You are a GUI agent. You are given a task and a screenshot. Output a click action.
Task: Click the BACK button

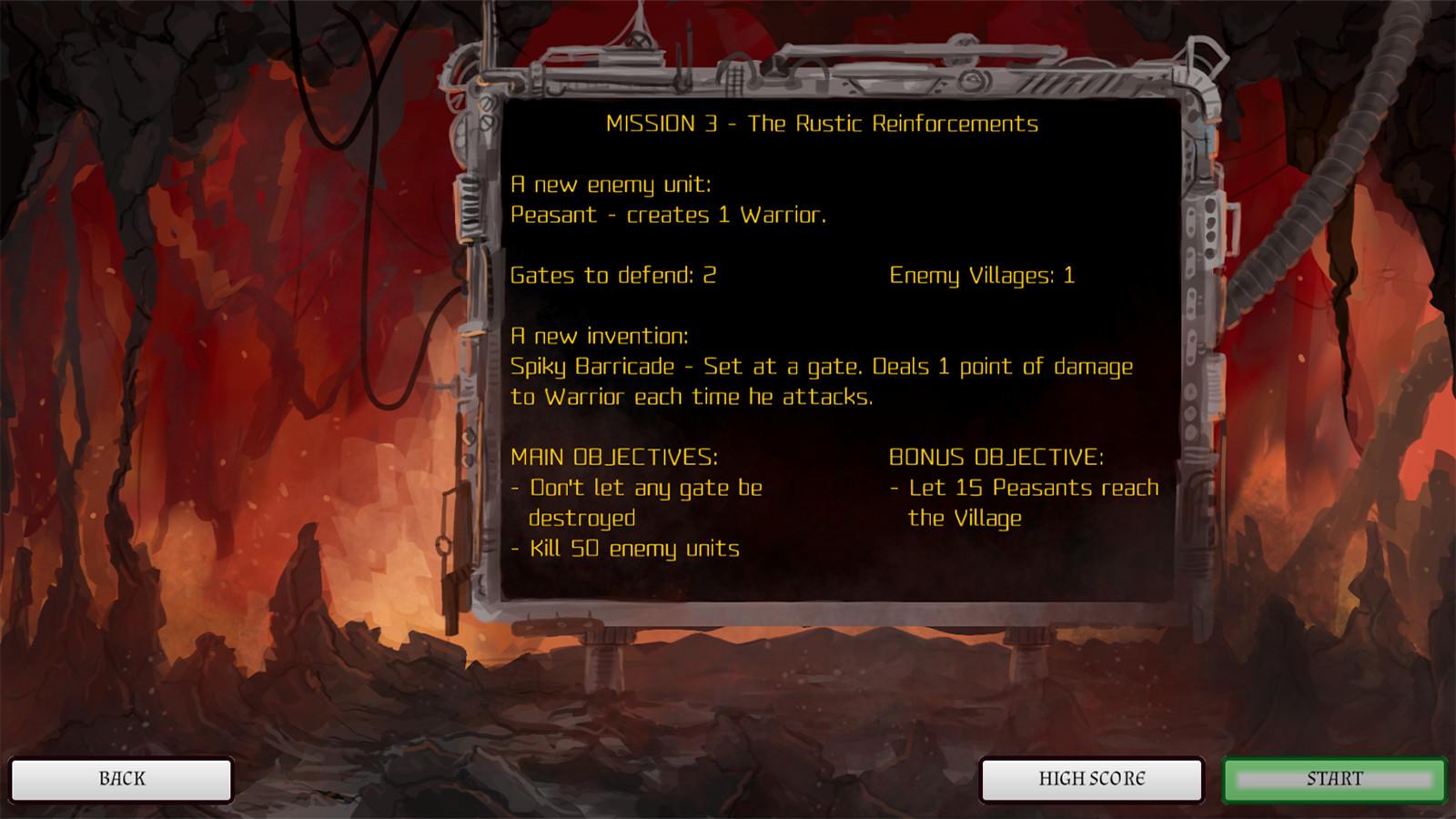(121, 779)
